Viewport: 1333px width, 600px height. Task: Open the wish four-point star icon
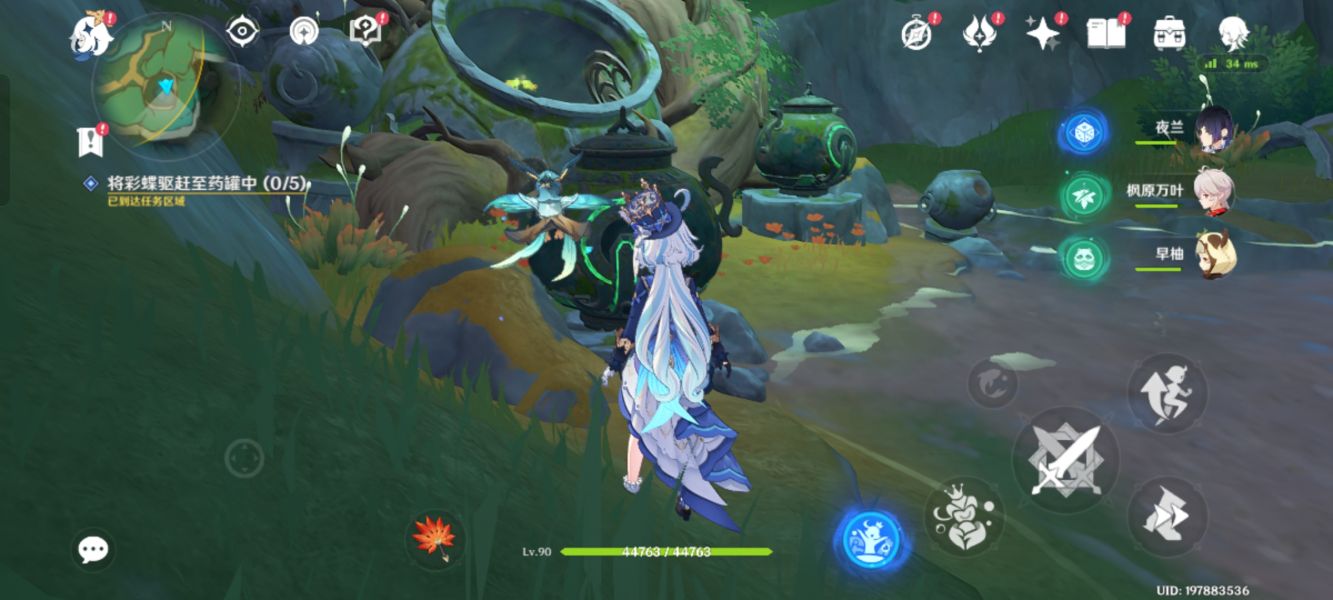tap(1042, 34)
